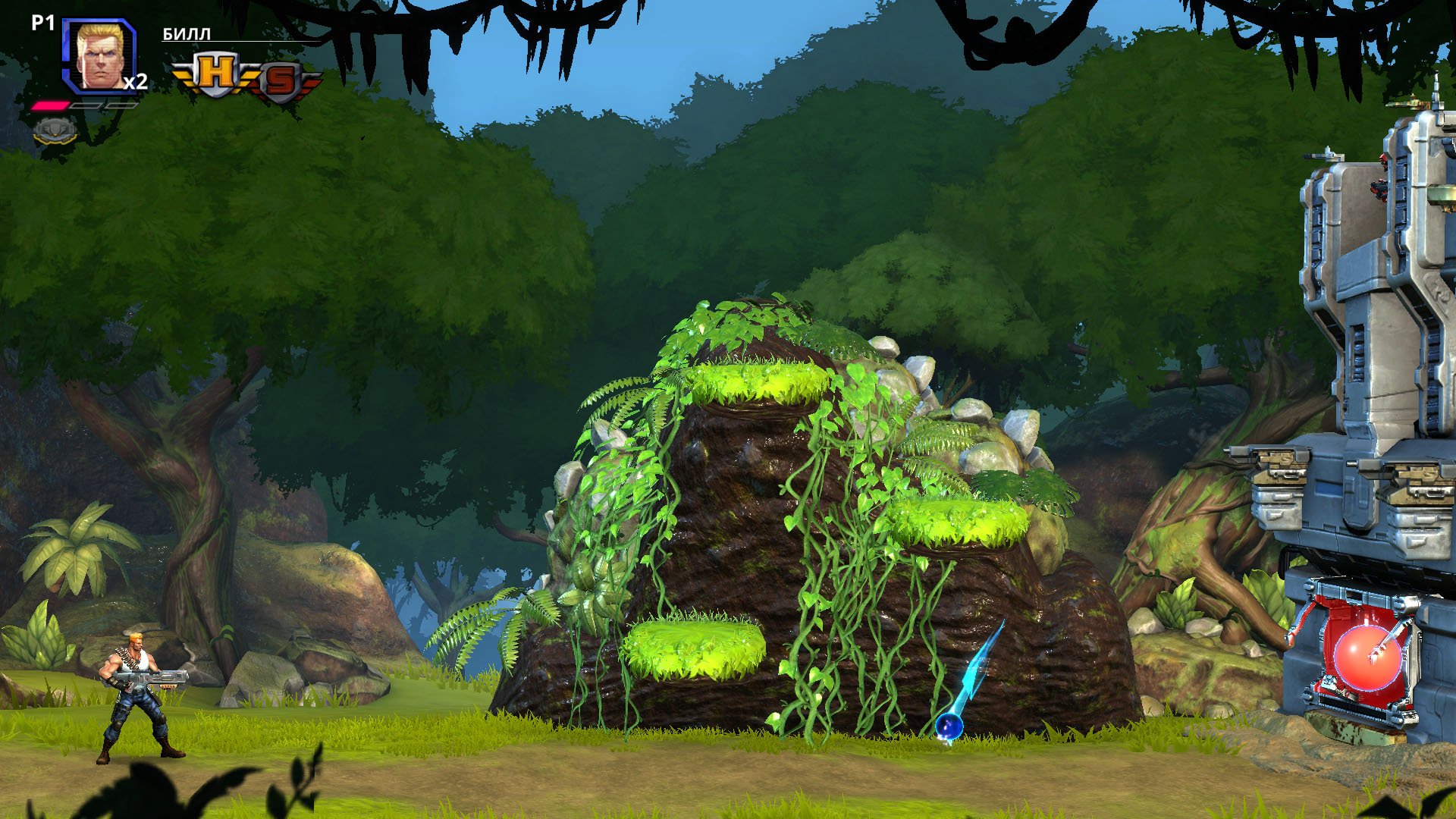The width and height of the screenshot is (1456, 819).
Task: Click Bill's character portrait
Action: 99,55
